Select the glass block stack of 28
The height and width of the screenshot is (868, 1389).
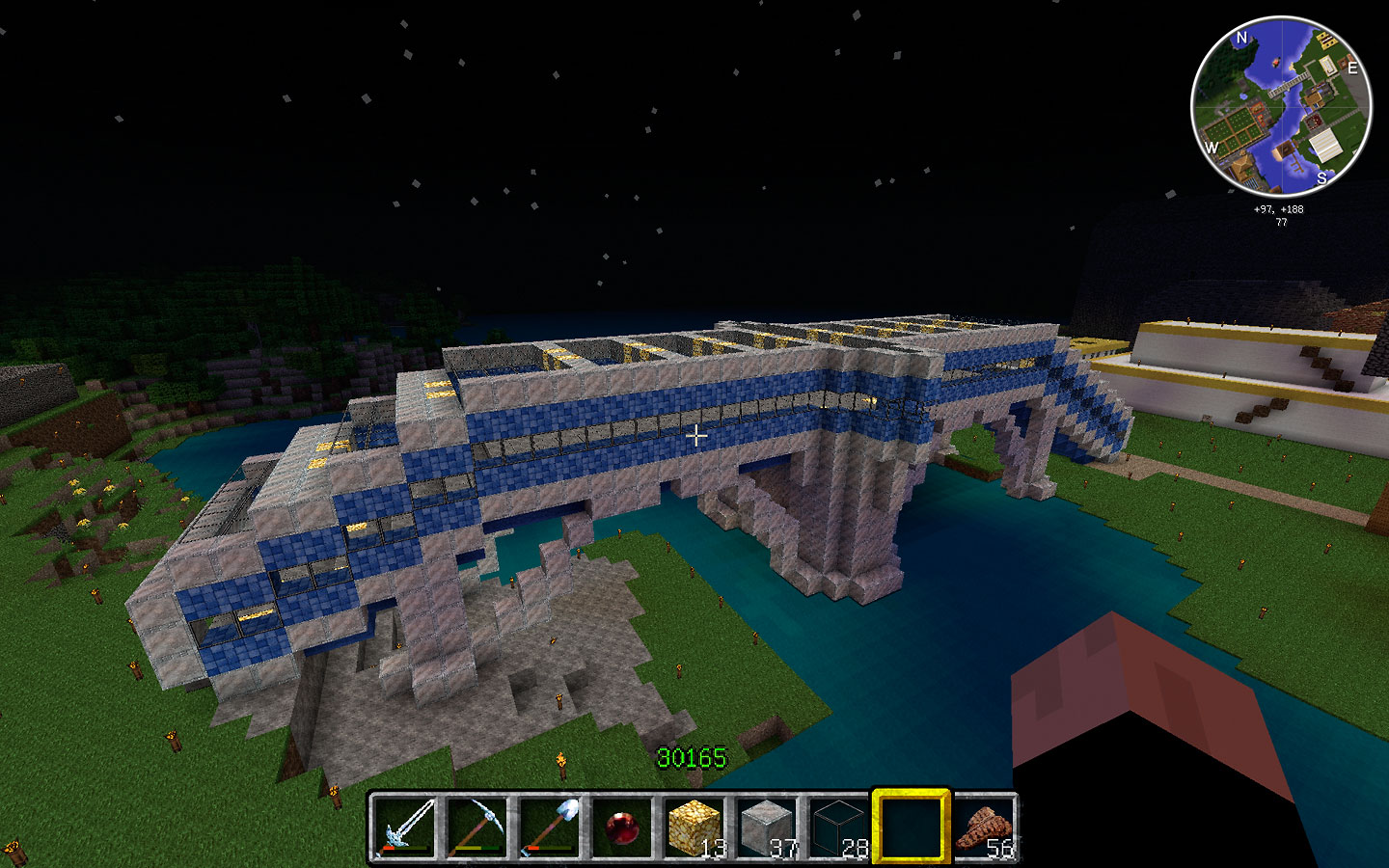click(x=839, y=827)
